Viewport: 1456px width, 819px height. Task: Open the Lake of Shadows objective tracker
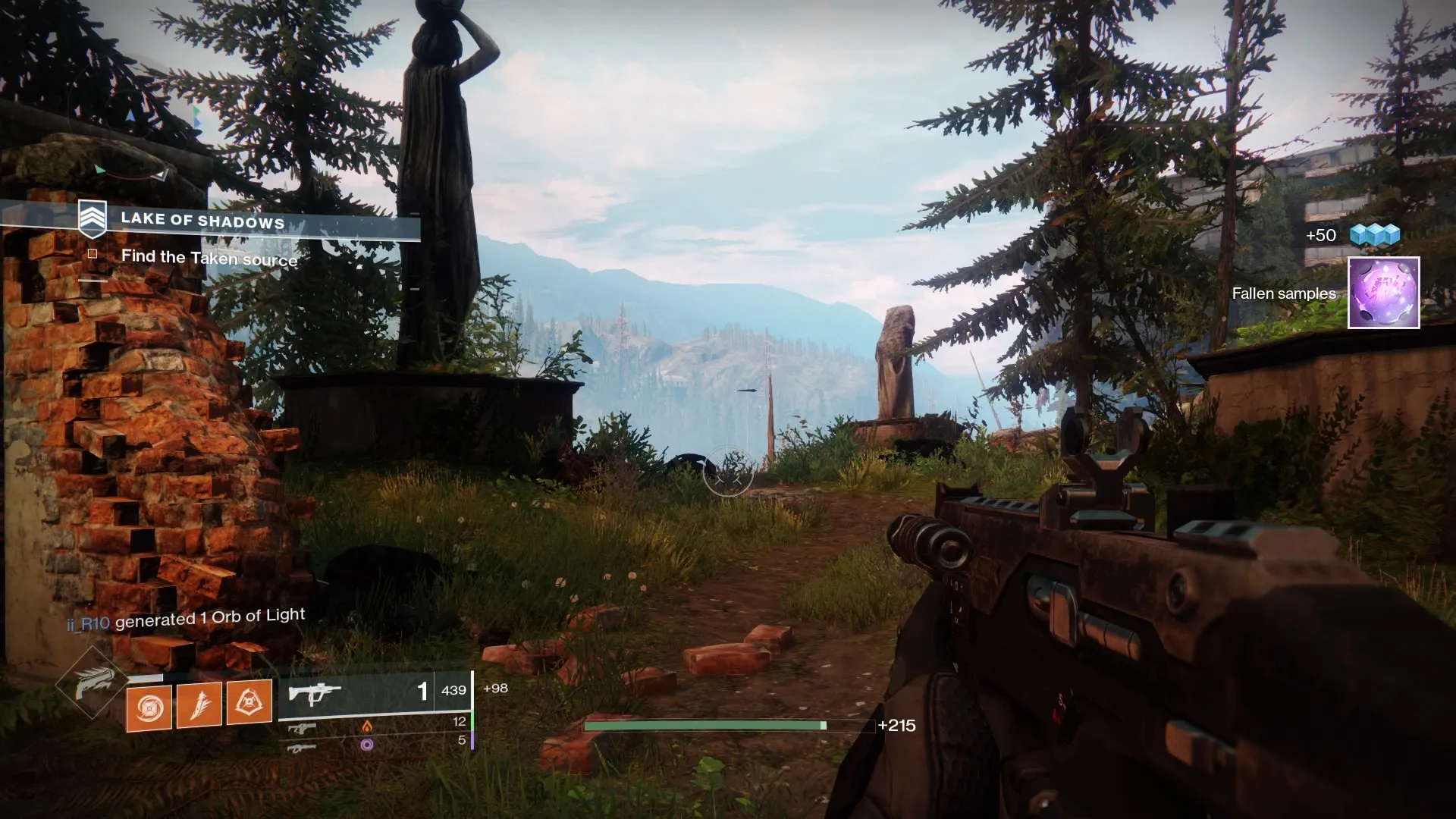[x=203, y=221]
